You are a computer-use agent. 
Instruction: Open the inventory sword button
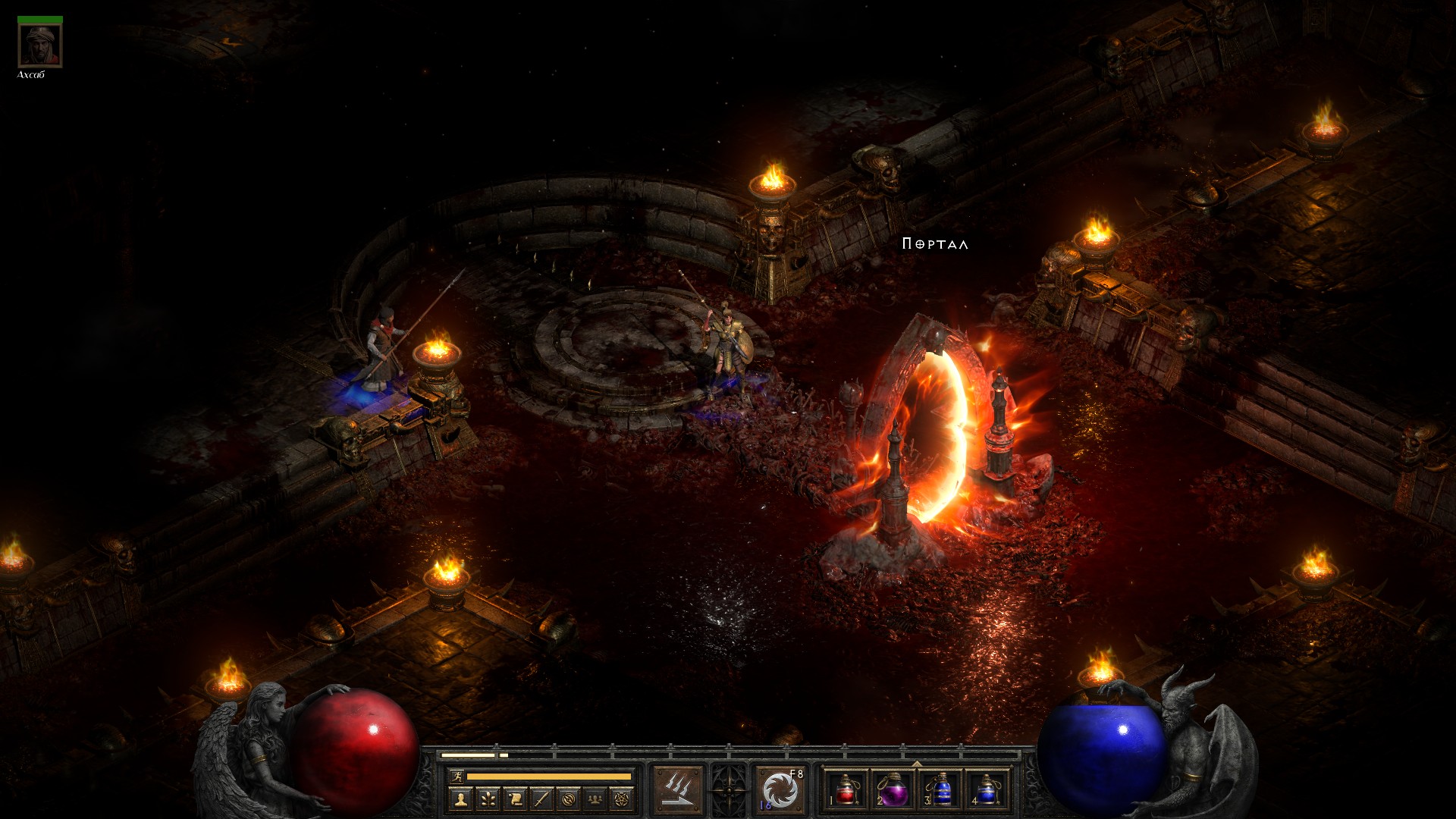click(x=541, y=799)
